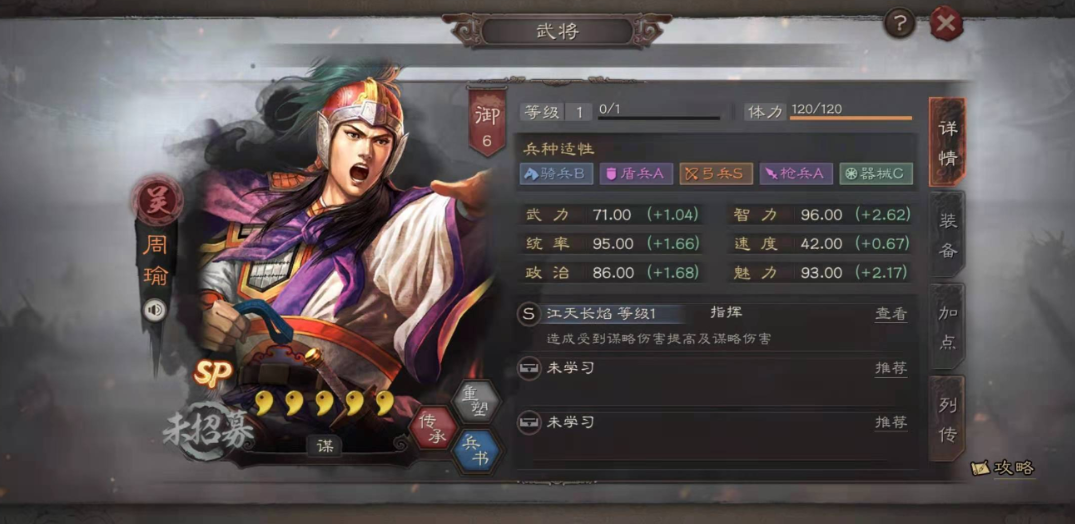Image resolution: width=1075 pixels, height=524 pixels.
Task: Open the 装备 equipment tab
Action: tap(946, 237)
